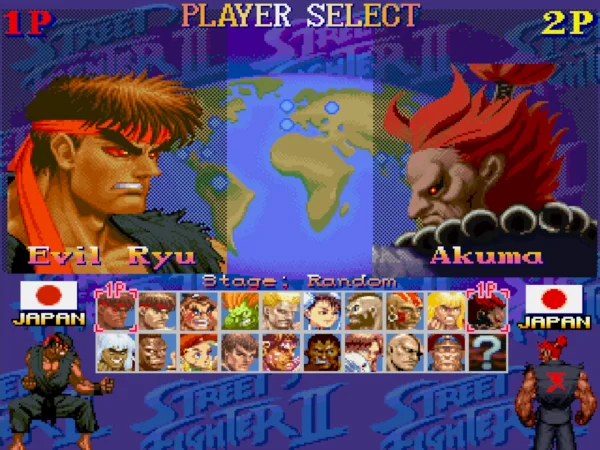Select Chun-Li in the roster
Image resolution: width=600 pixels, height=450 pixels.
point(321,310)
